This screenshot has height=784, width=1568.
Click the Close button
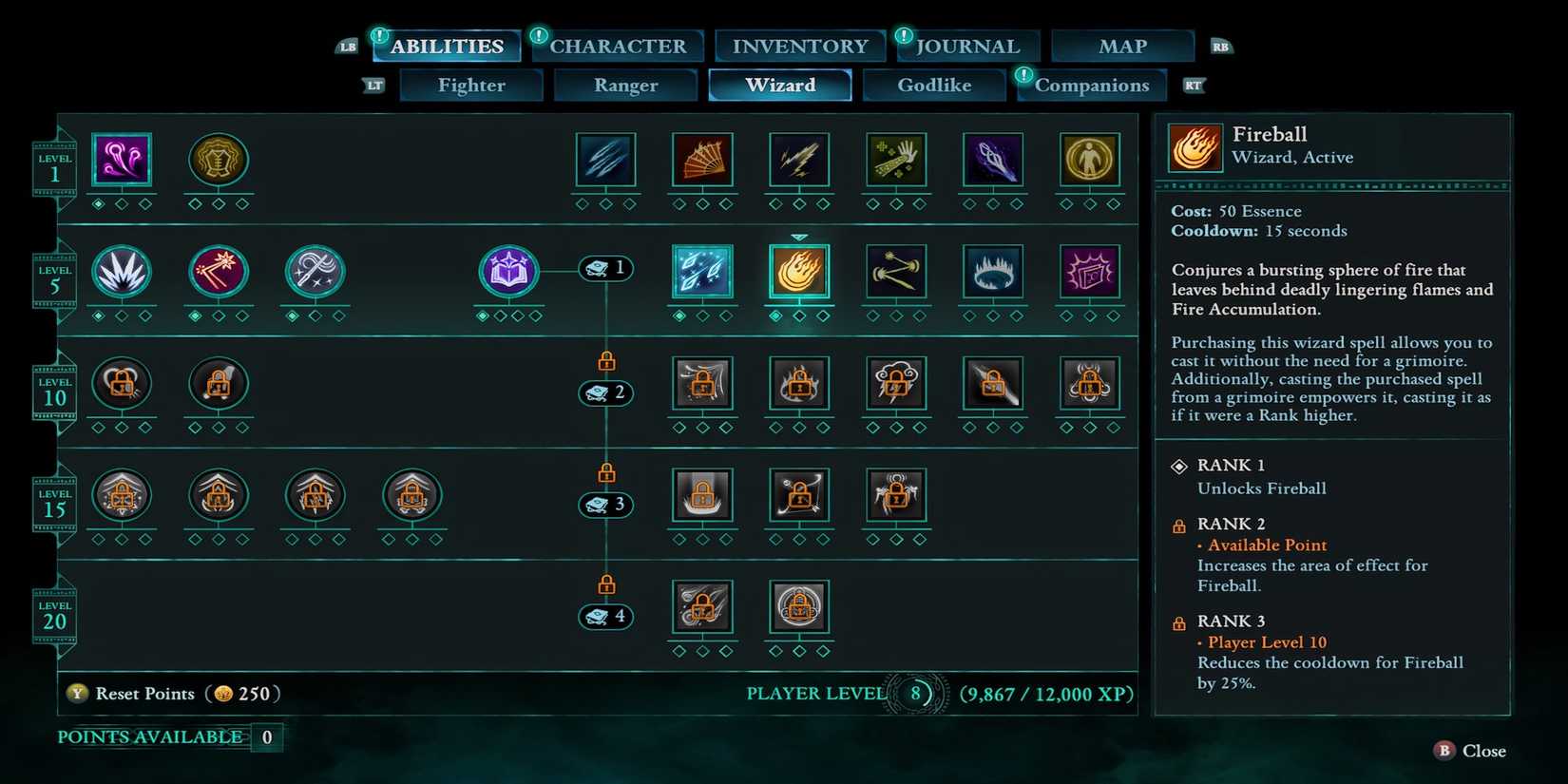point(1469,751)
